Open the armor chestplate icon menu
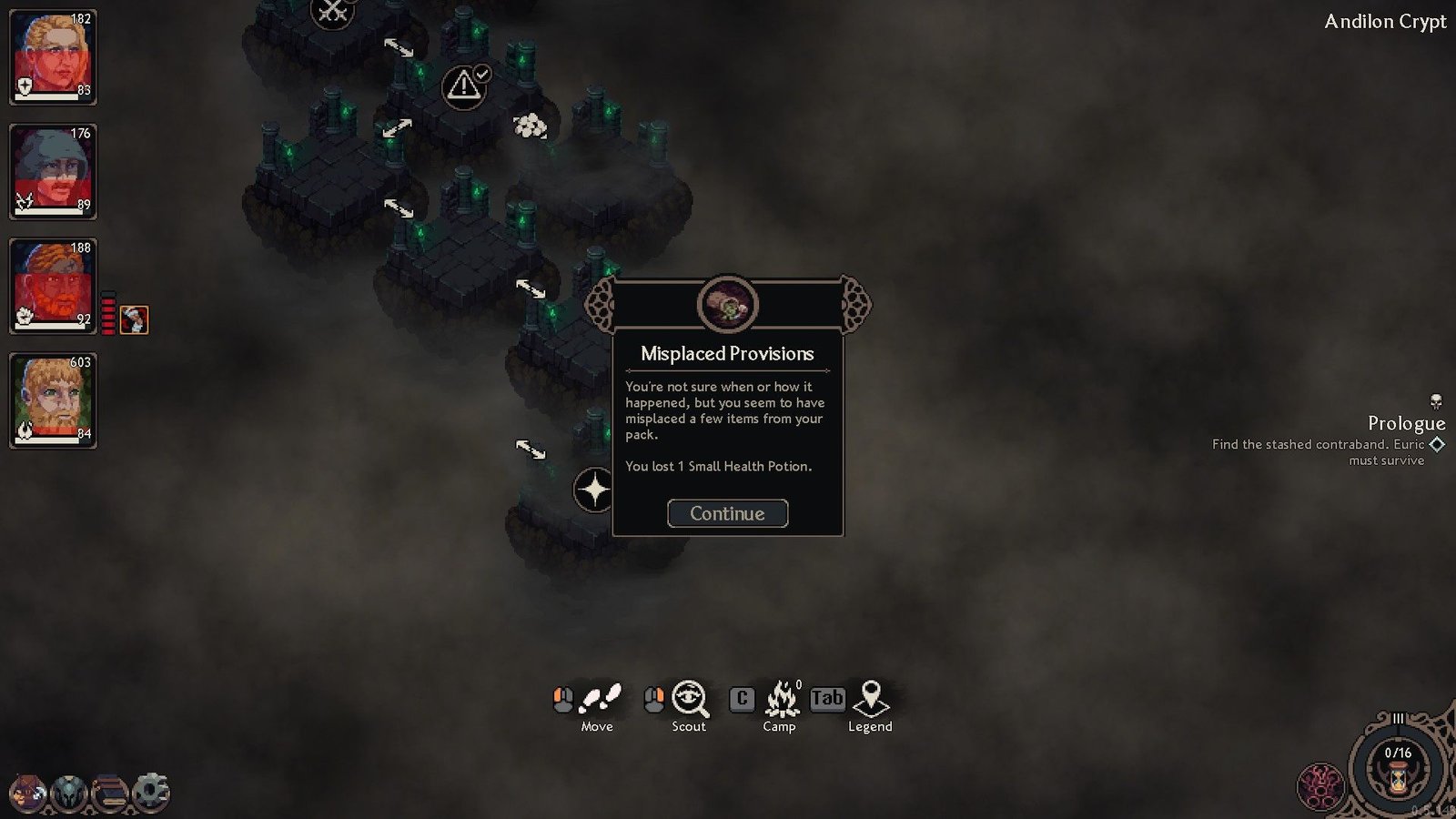This screenshot has height=819, width=1456. coord(69,793)
